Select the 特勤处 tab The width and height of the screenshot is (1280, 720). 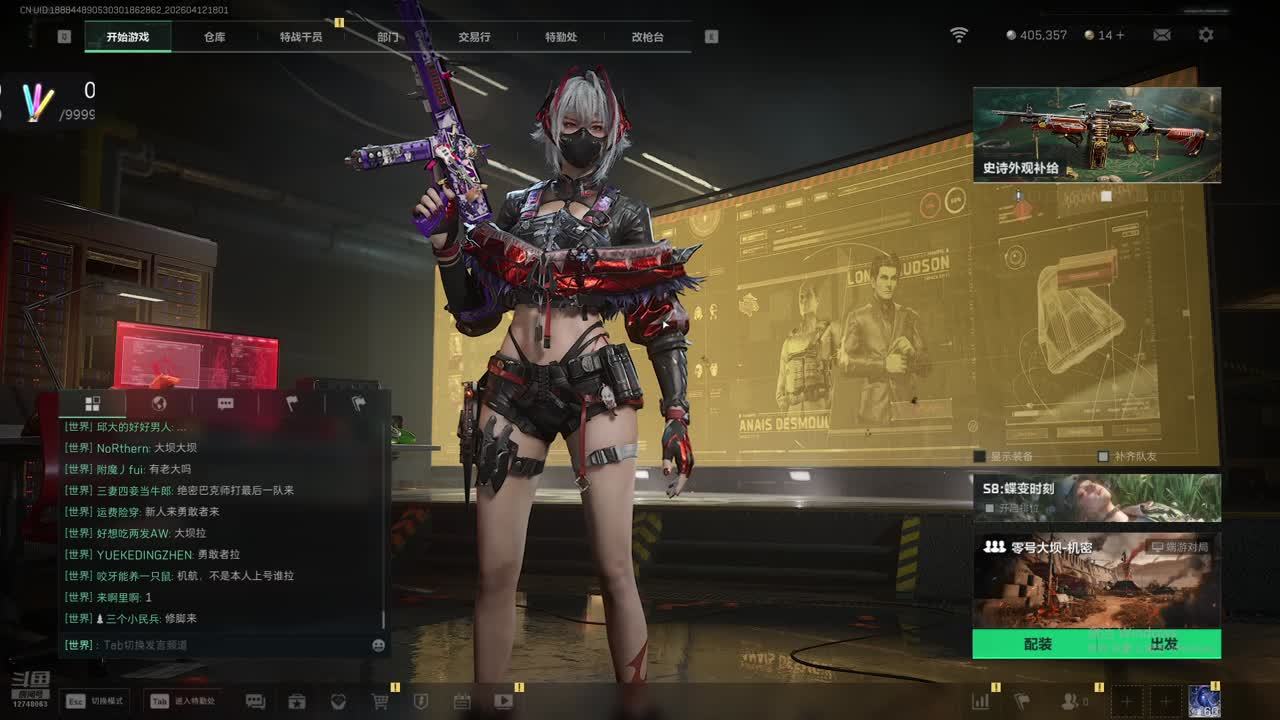pos(561,37)
